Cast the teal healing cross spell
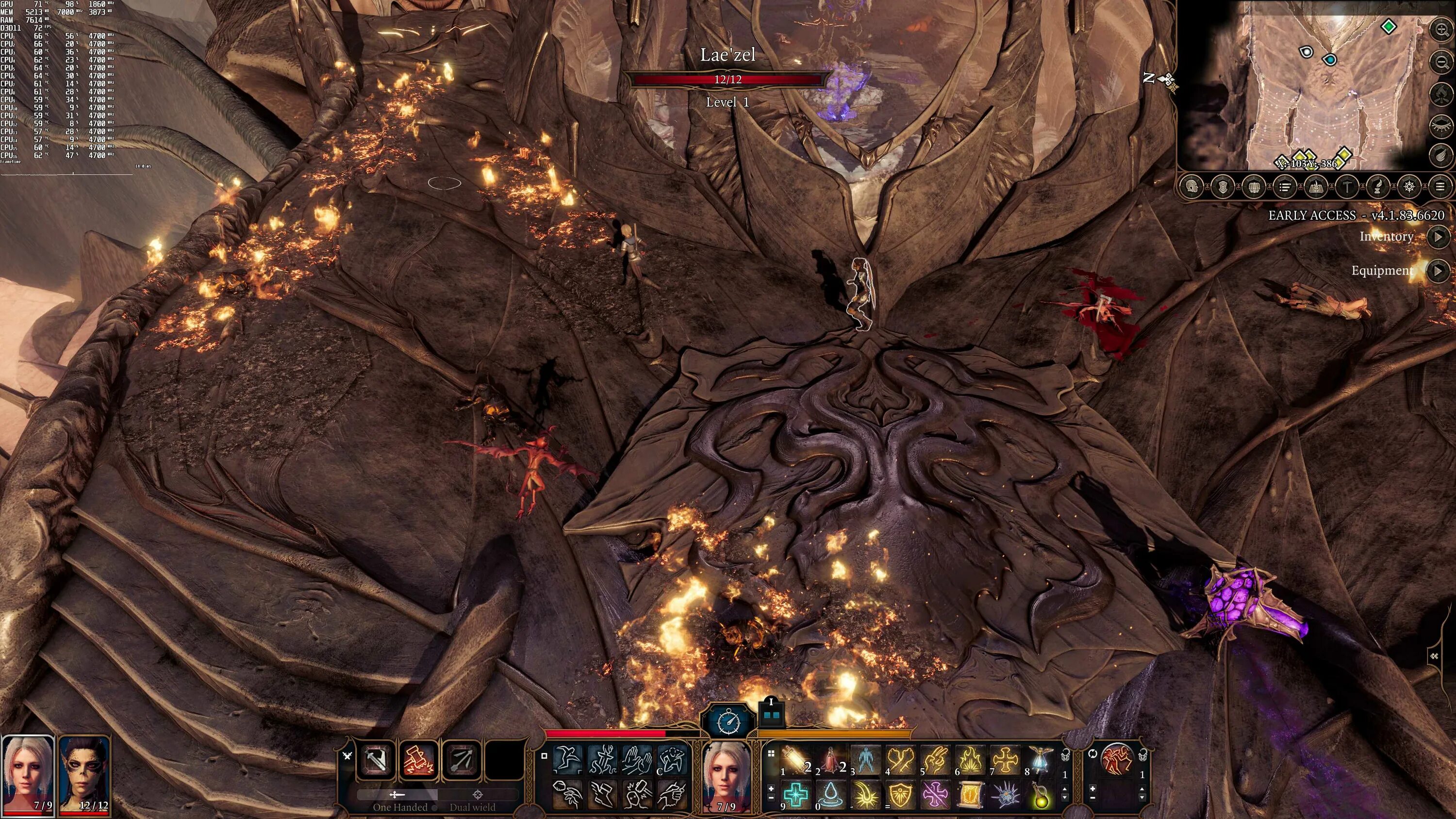Viewport: 1456px width, 819px height. click(794, 794)
